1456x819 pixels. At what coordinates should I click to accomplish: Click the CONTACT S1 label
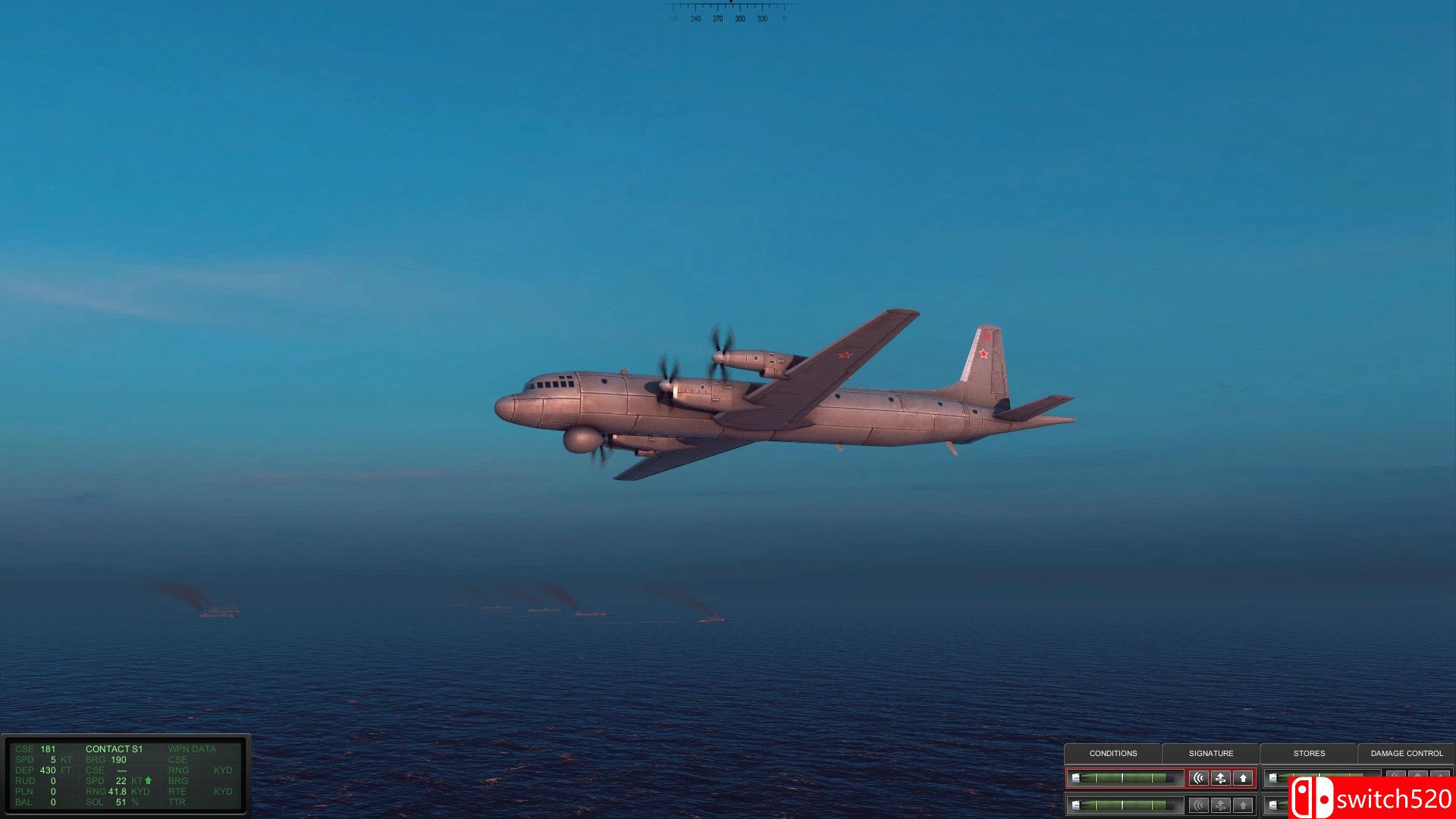114,748
